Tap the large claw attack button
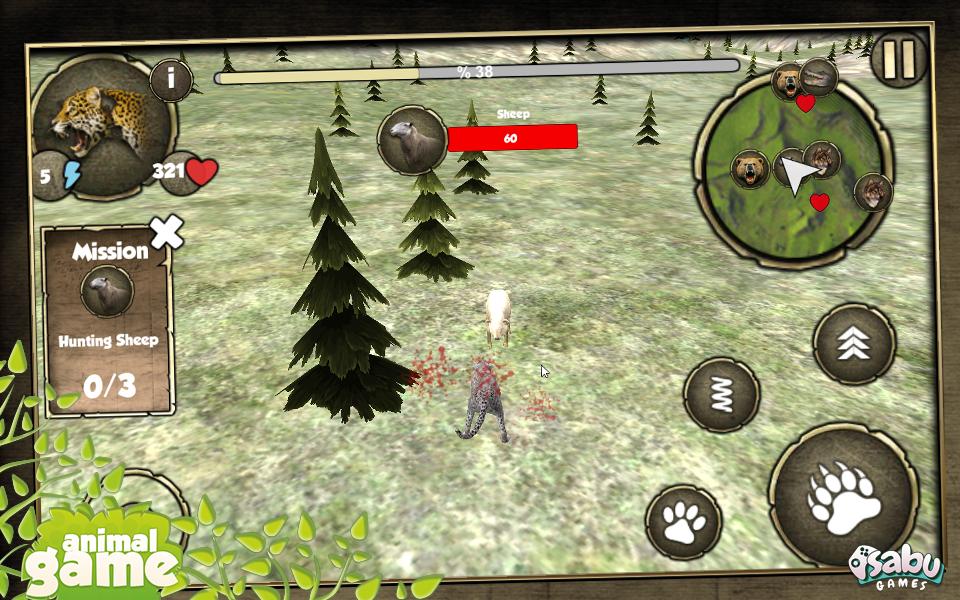The width and height of the screenshot is (960, 600). [844, 496]
